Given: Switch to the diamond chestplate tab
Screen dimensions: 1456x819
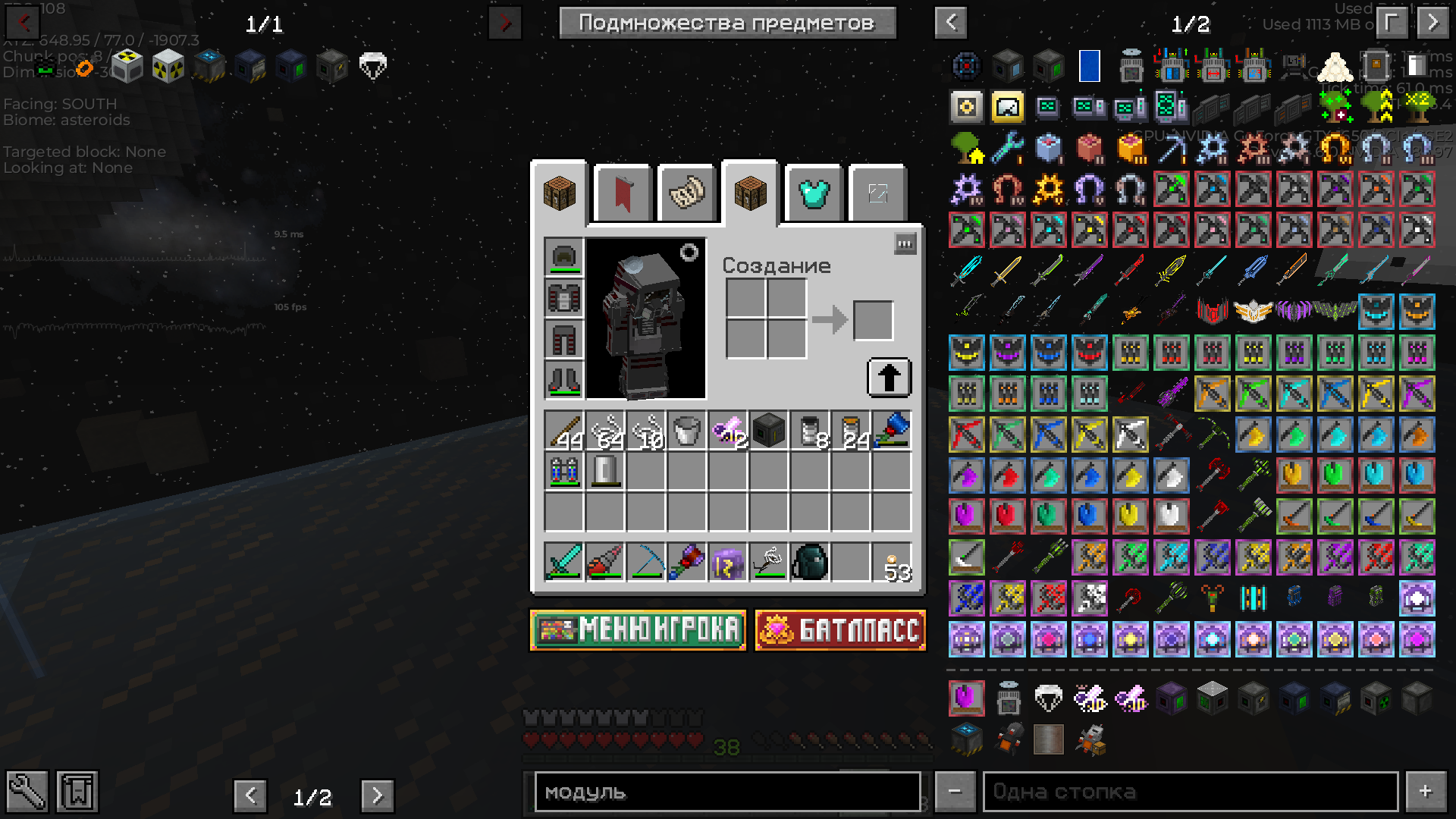Looking at the screenshot, I should [814, 194].
